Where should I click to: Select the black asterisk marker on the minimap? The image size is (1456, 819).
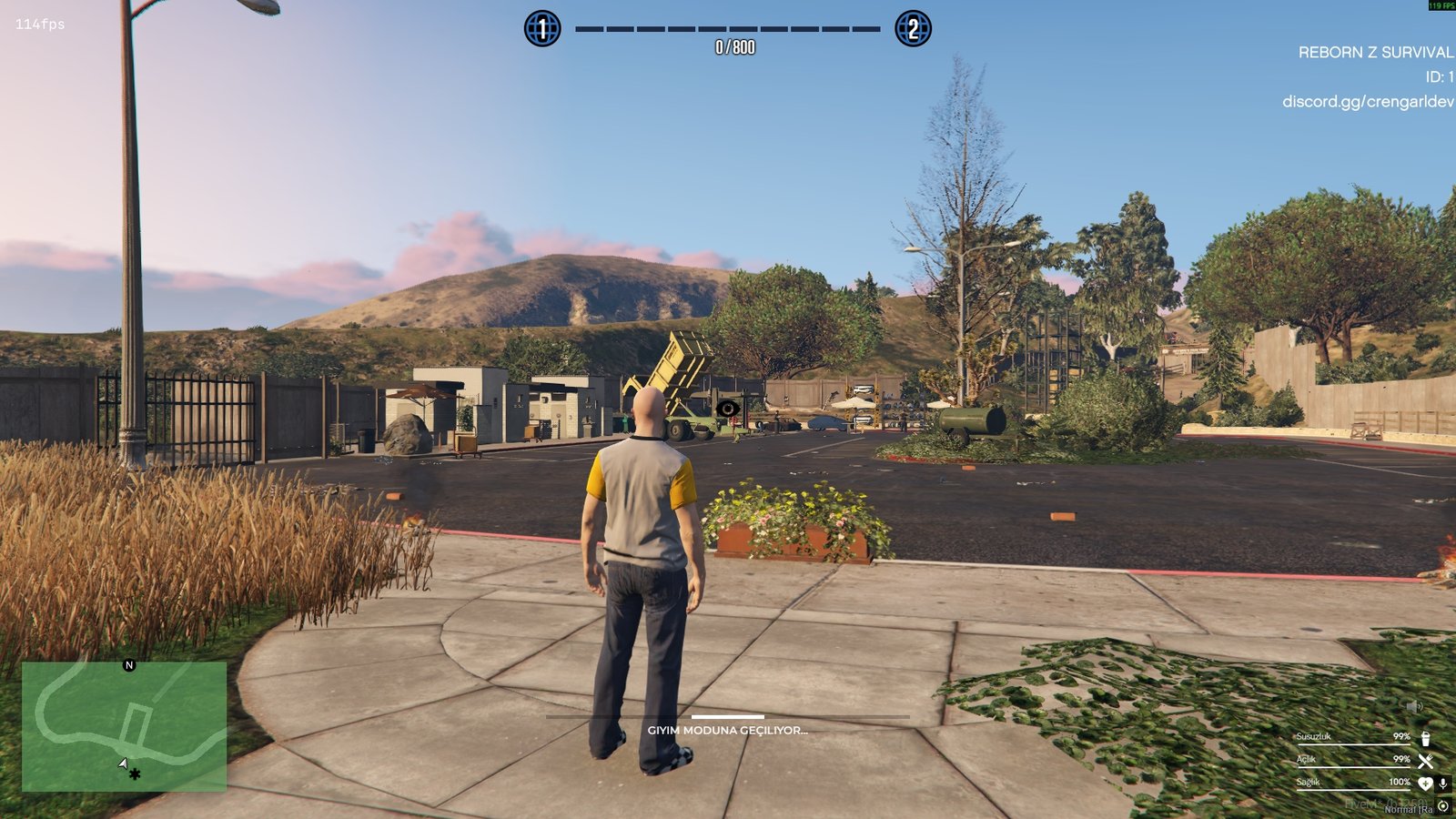pyautogui.click(x=135, y=774)
